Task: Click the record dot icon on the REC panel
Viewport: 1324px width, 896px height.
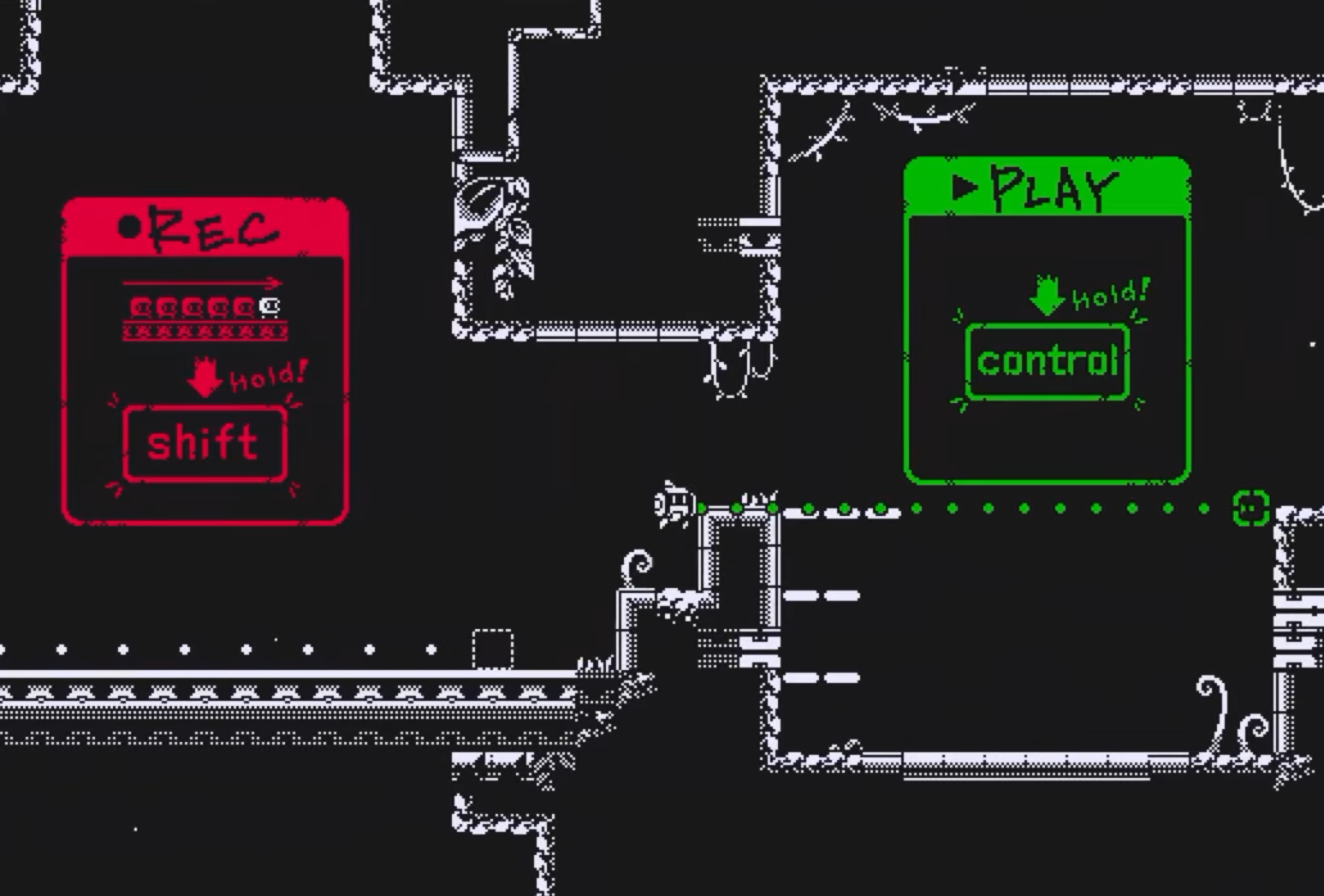Action: 130,227
